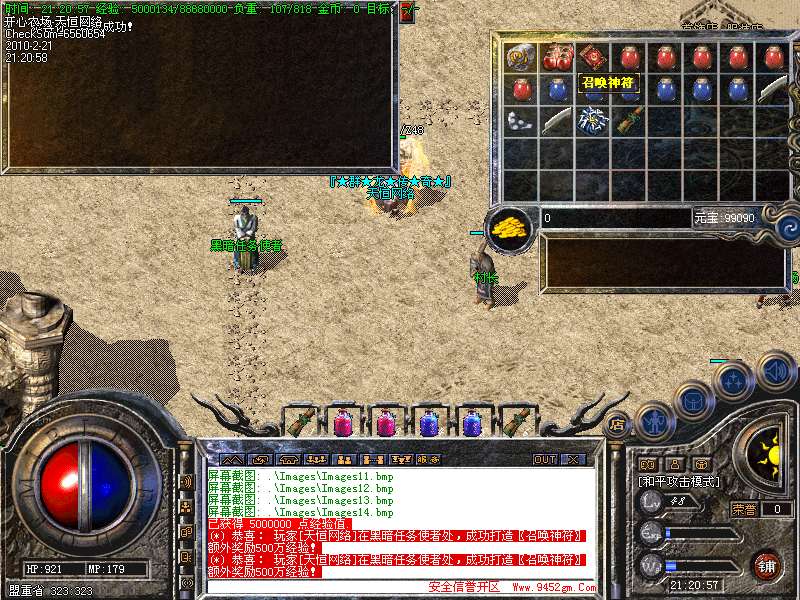
Task: Select the spiral amulet in the first bag slot
Action: pos(520,57)
